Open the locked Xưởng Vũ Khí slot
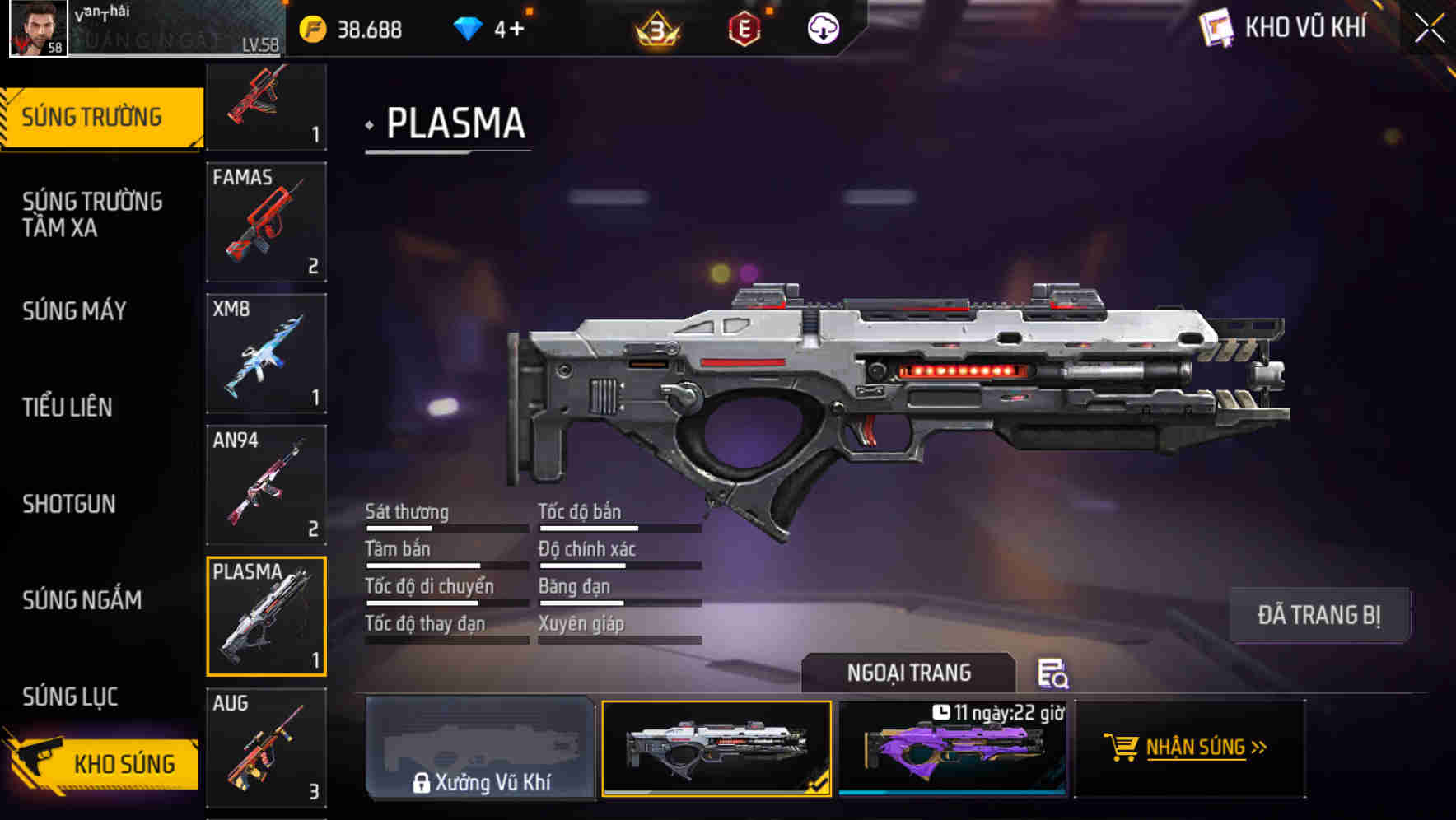Image resolution: width=1456 pixels, height=820 pixels. pos(480,748)
